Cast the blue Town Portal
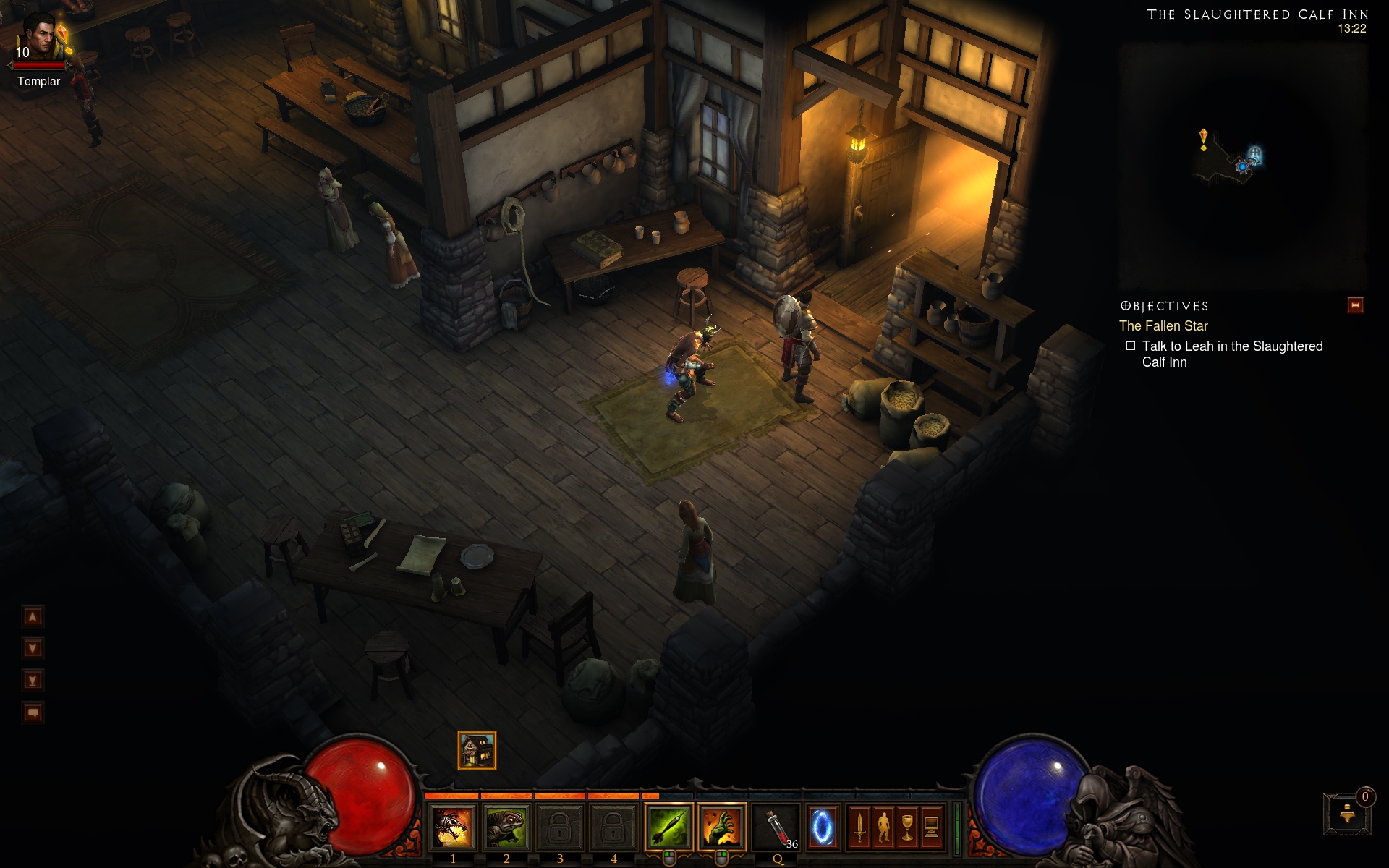The width and height of the screenshot is (1389, 868). pyautogui.click(x=822, y=827)
